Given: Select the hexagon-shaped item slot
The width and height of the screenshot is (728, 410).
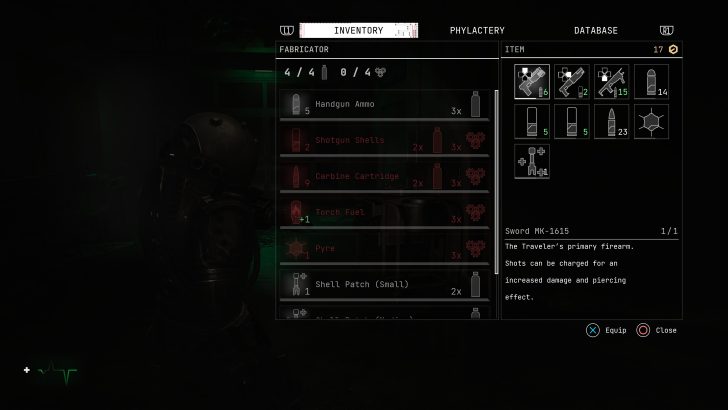Looking at the screenshot, I should pos(652,121).
